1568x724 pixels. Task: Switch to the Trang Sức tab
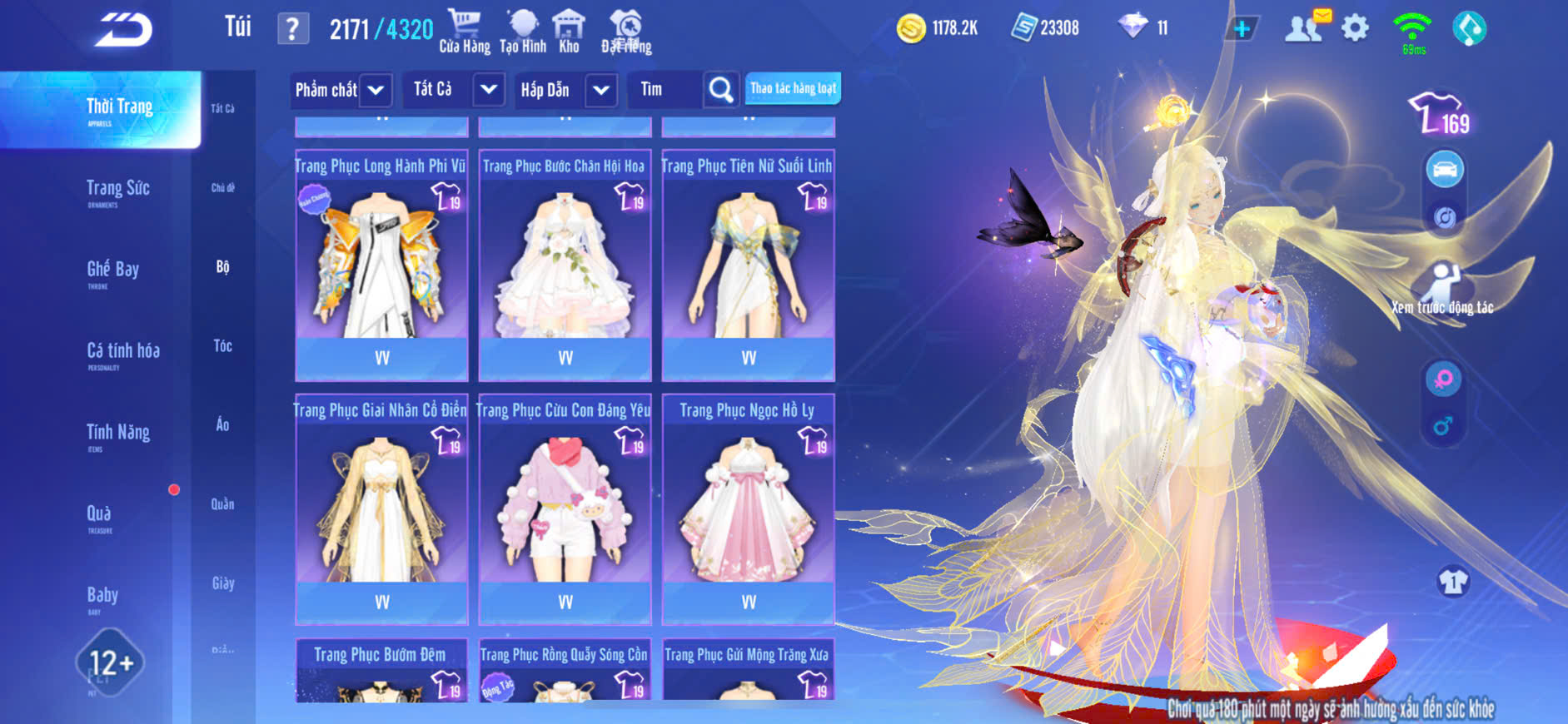[117, 190]
